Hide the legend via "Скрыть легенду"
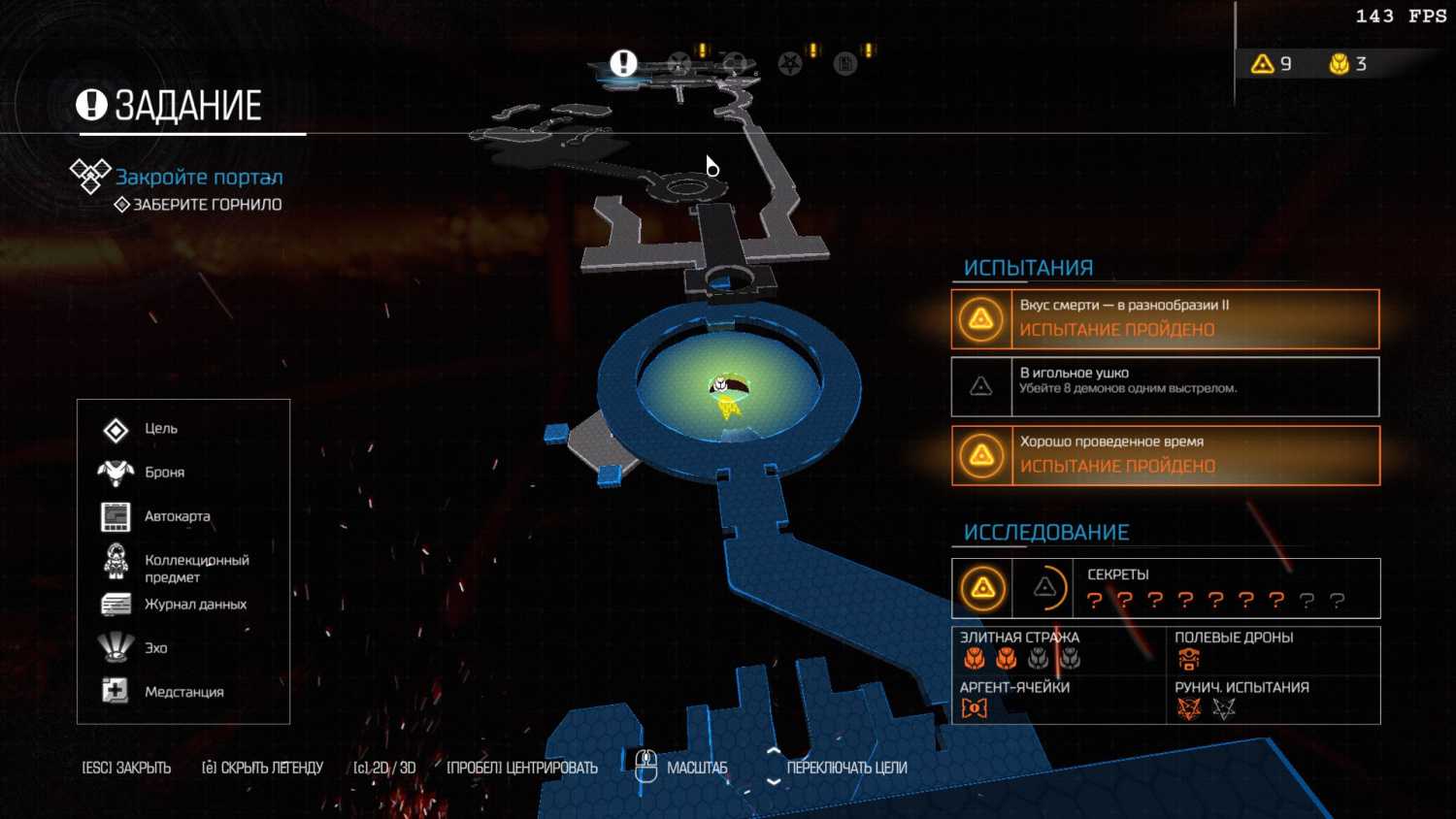Viewport: 1456px width, 819px height. click(x=262, y=768)
